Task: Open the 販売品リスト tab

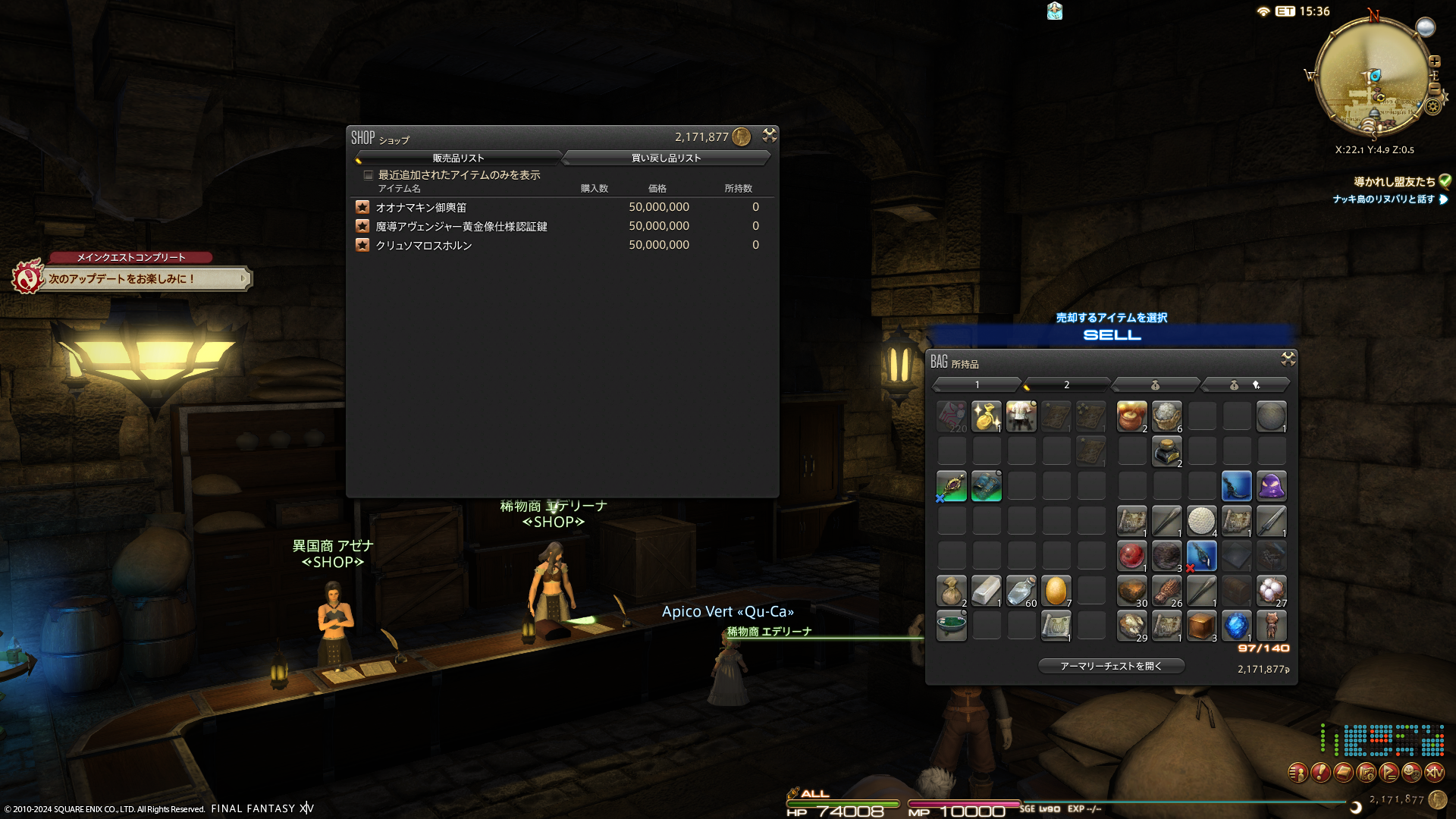Action: pos(458,158)
